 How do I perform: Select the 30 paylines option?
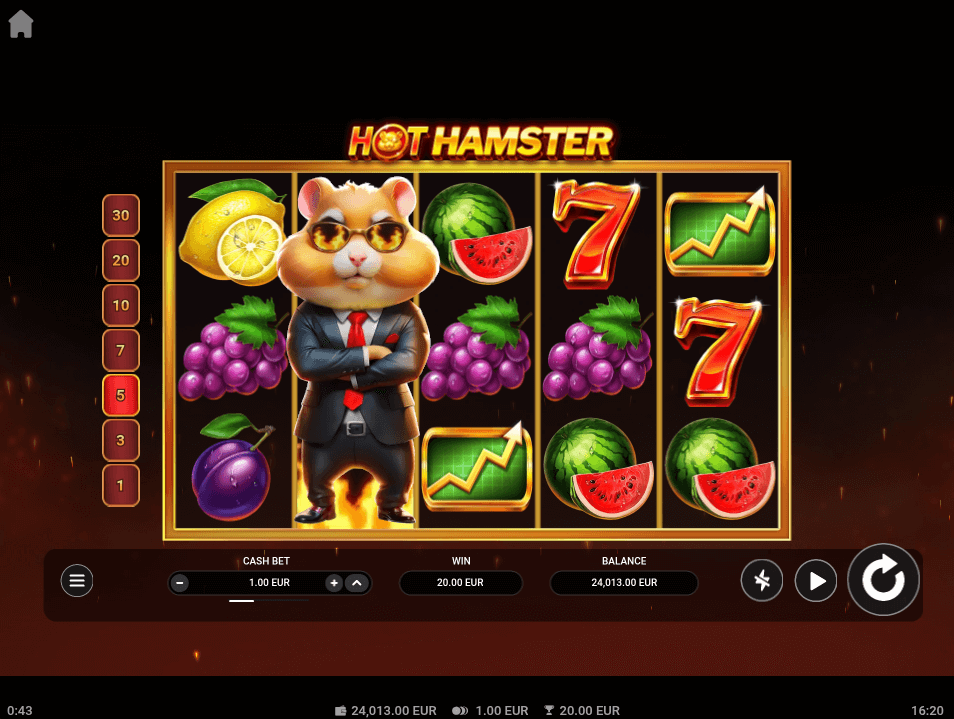click(121, 215)
